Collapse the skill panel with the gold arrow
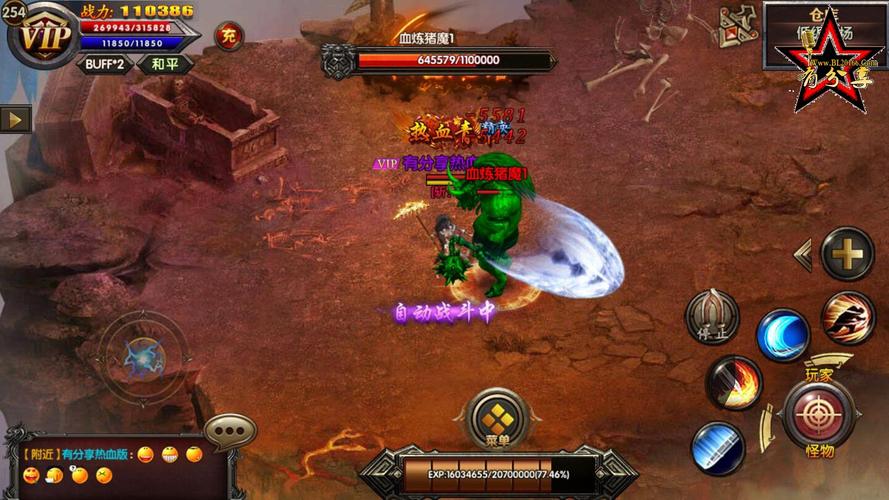Viewport: 889px width, 500px height. (802, 254)
